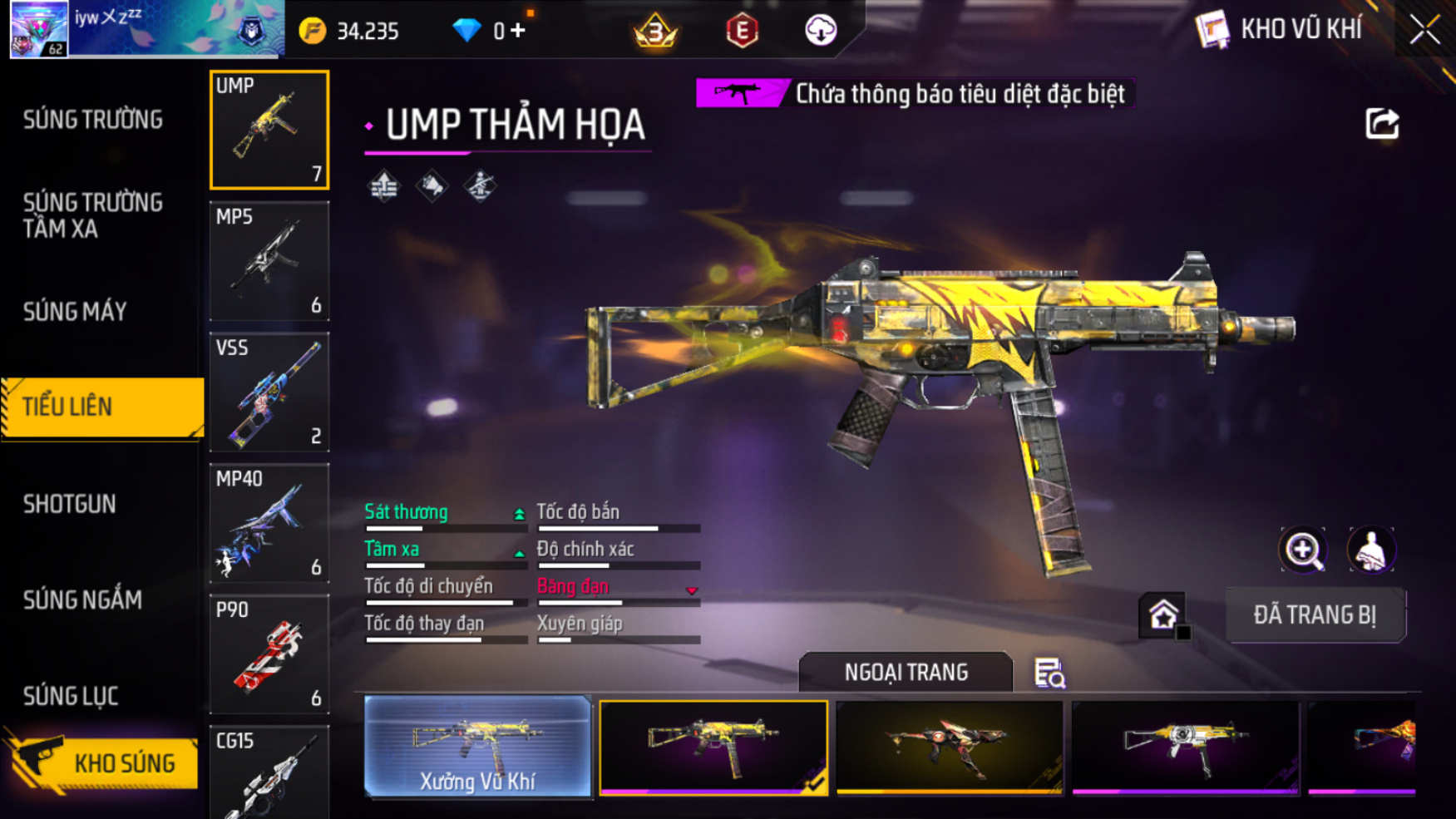Open the player profile avatar
The image size is (1456, 819).
pyautogui.click(x=39, y=30)
